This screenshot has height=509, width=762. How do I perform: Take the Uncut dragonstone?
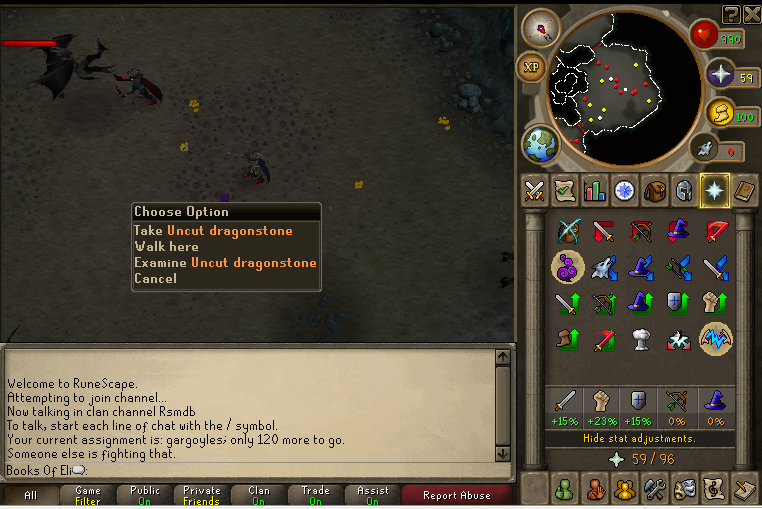213,231
